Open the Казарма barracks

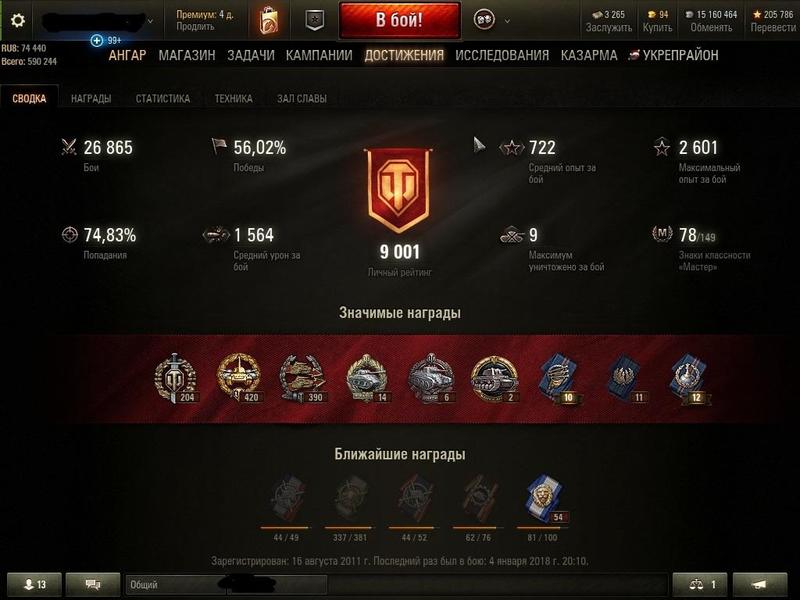pyautogui.click(x=589, y=55)
